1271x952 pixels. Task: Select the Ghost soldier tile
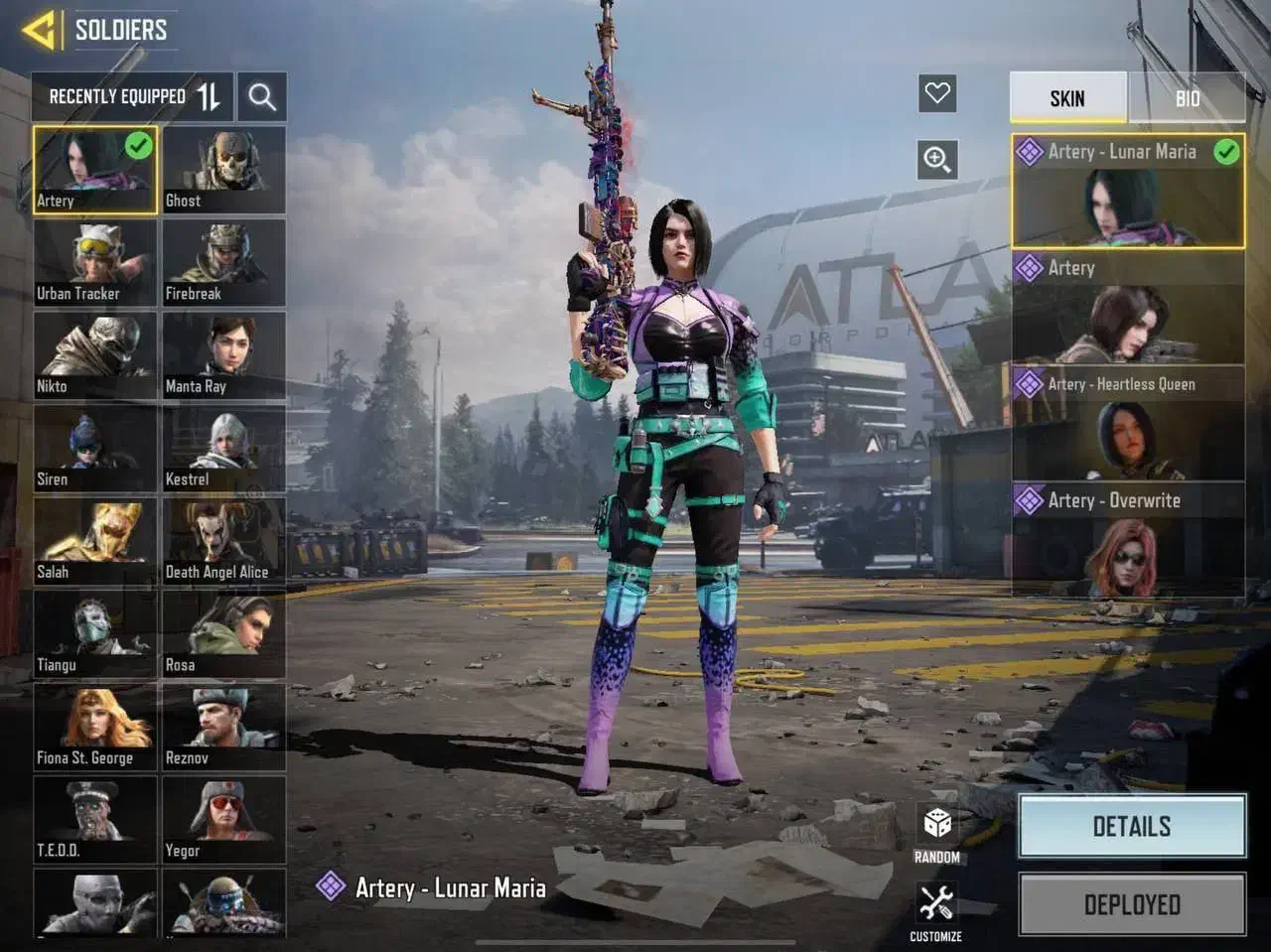[223, 170]
